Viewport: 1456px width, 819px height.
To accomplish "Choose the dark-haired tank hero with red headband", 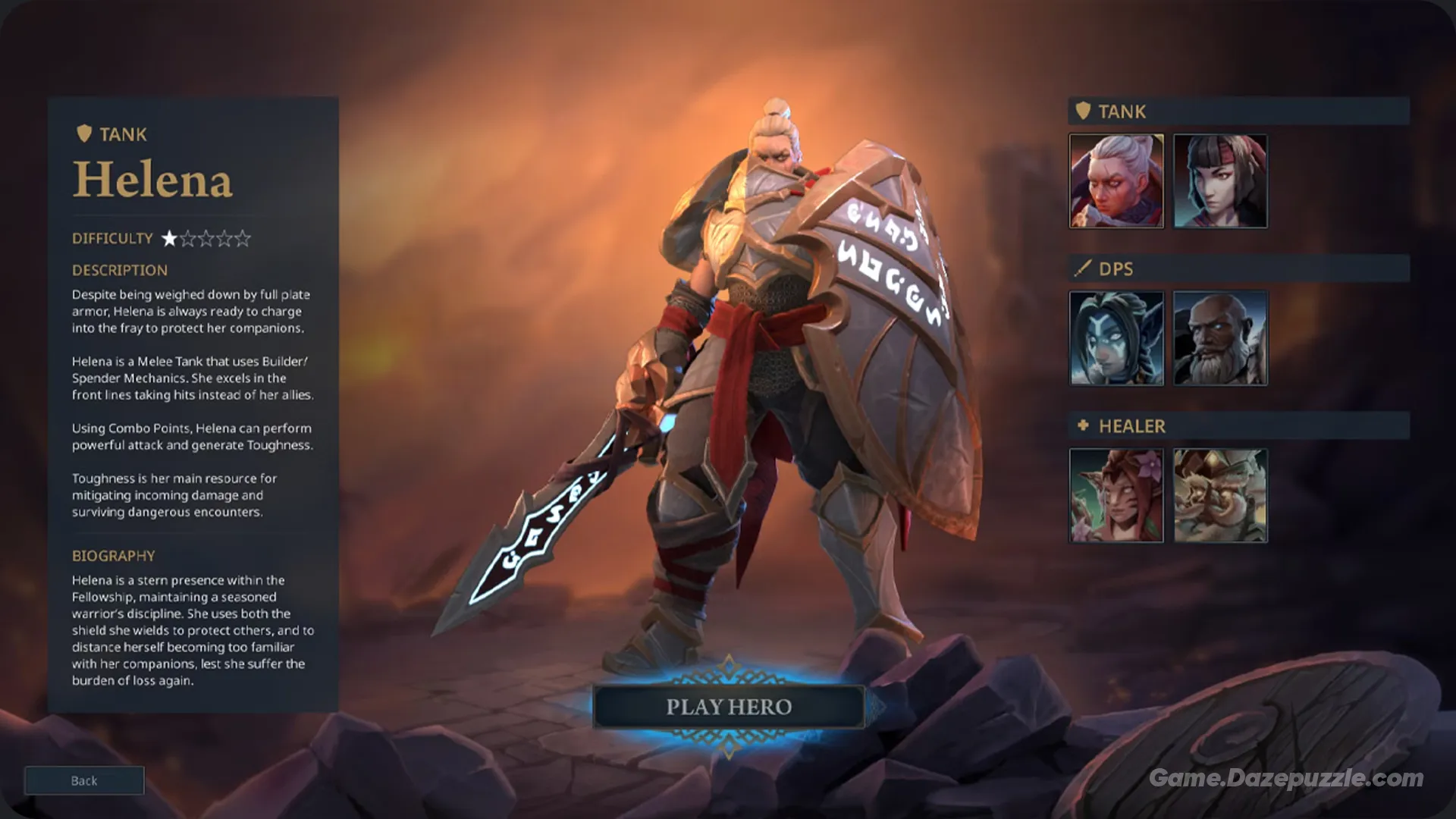I will tap(1220, 181).
